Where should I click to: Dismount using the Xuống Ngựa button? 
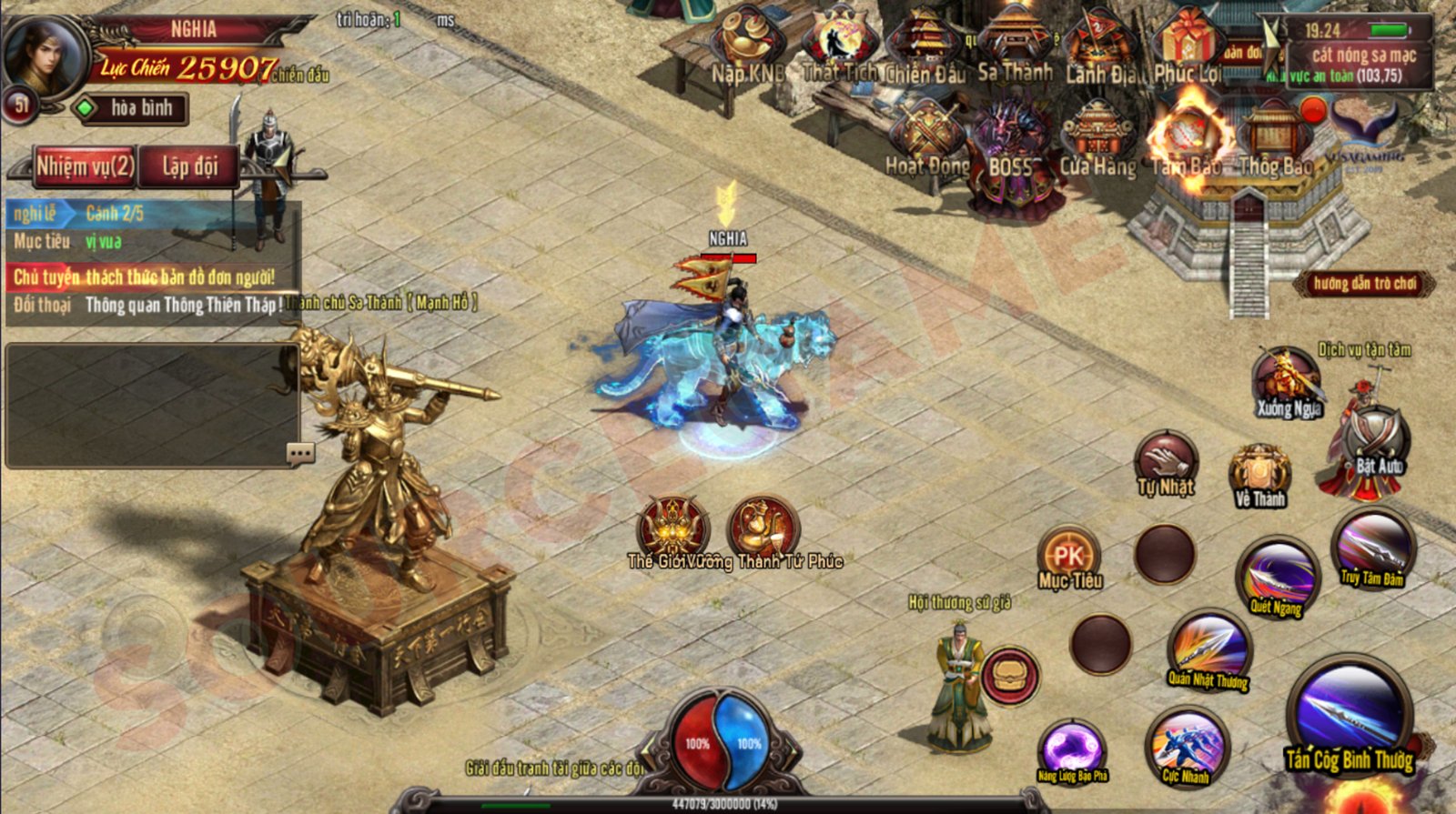click(x=1287, y=384)
